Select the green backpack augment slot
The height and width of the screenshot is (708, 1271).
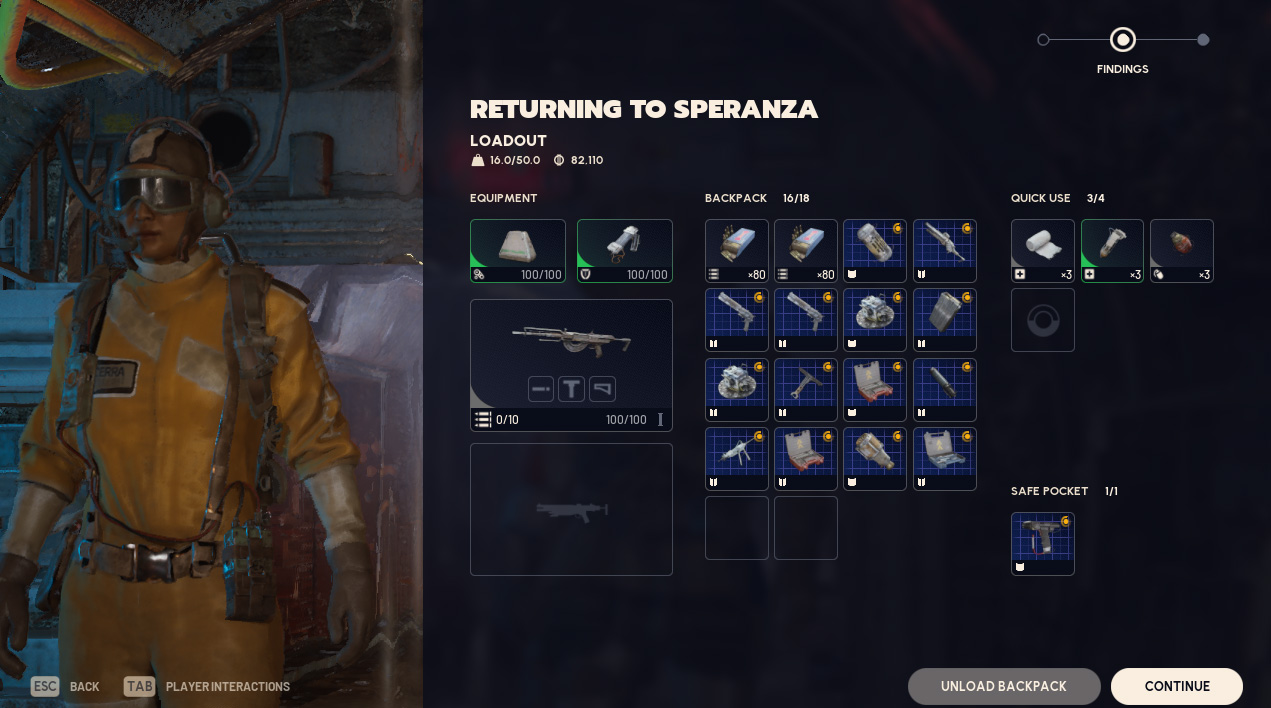pyautogui.click(x=518, y=251)
